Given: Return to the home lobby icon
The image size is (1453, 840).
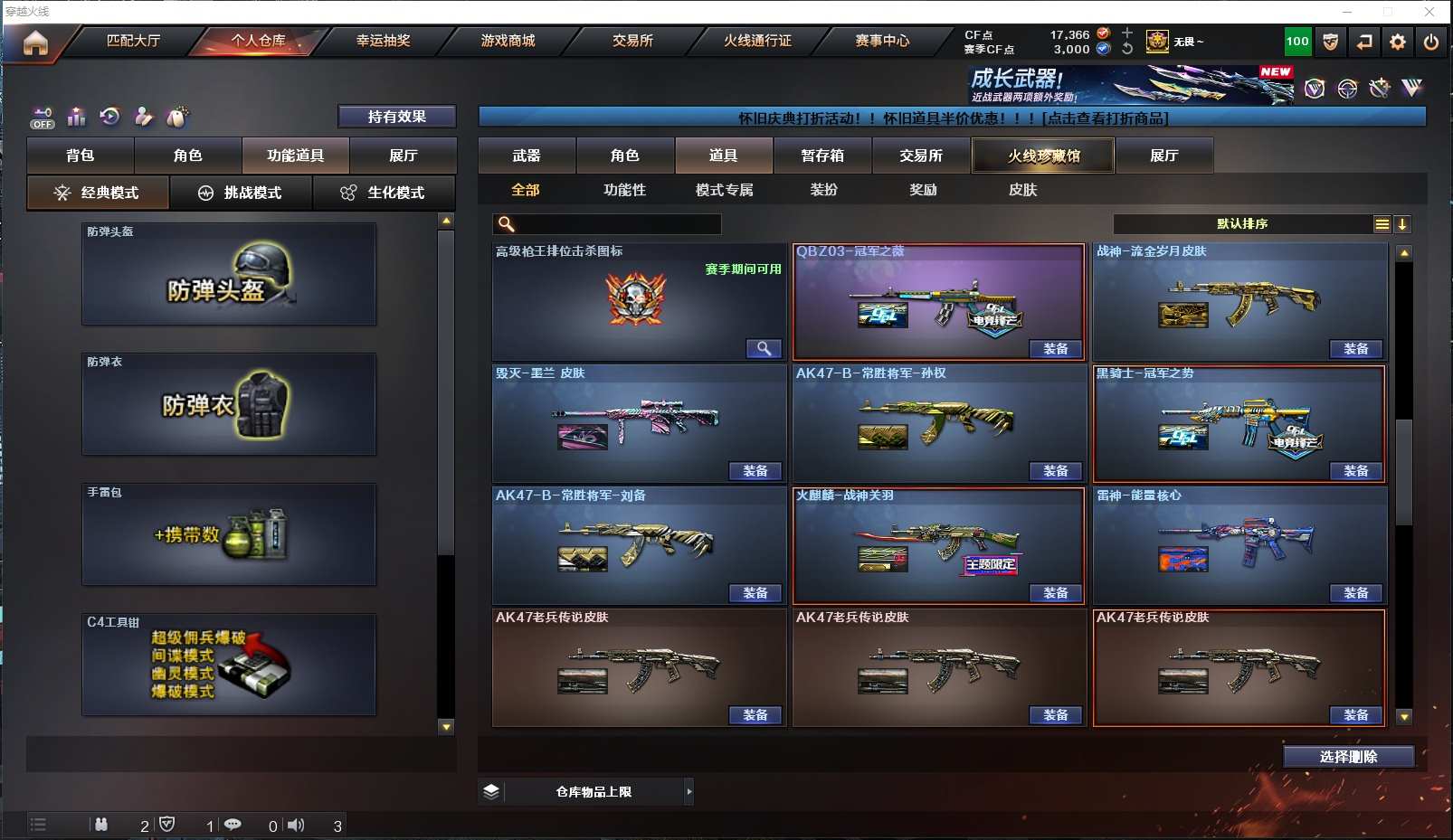Looking at the screenshot, I should click(x=35, y=42).
